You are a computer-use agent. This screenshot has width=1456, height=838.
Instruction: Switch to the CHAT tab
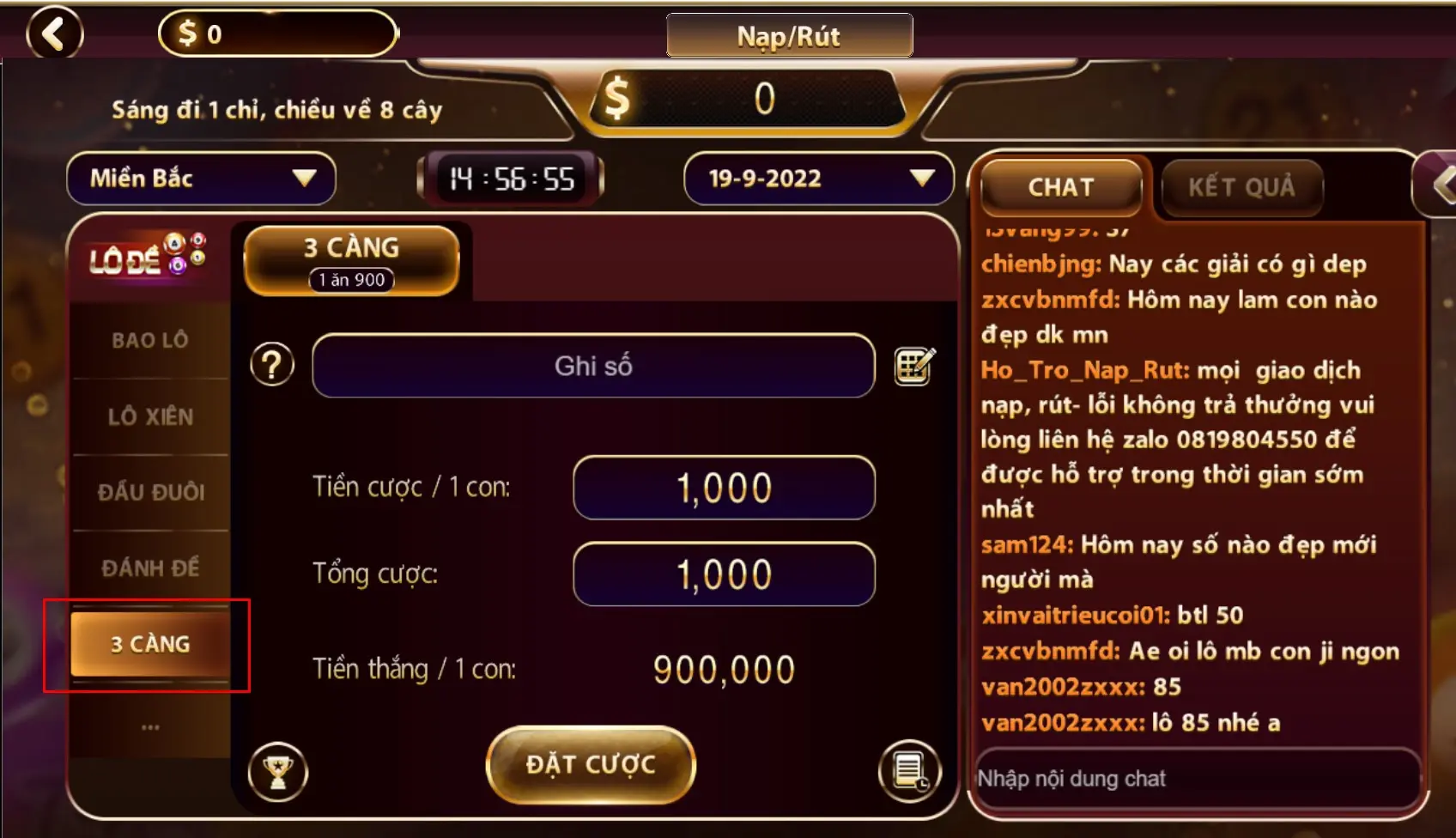(1061, 187)
